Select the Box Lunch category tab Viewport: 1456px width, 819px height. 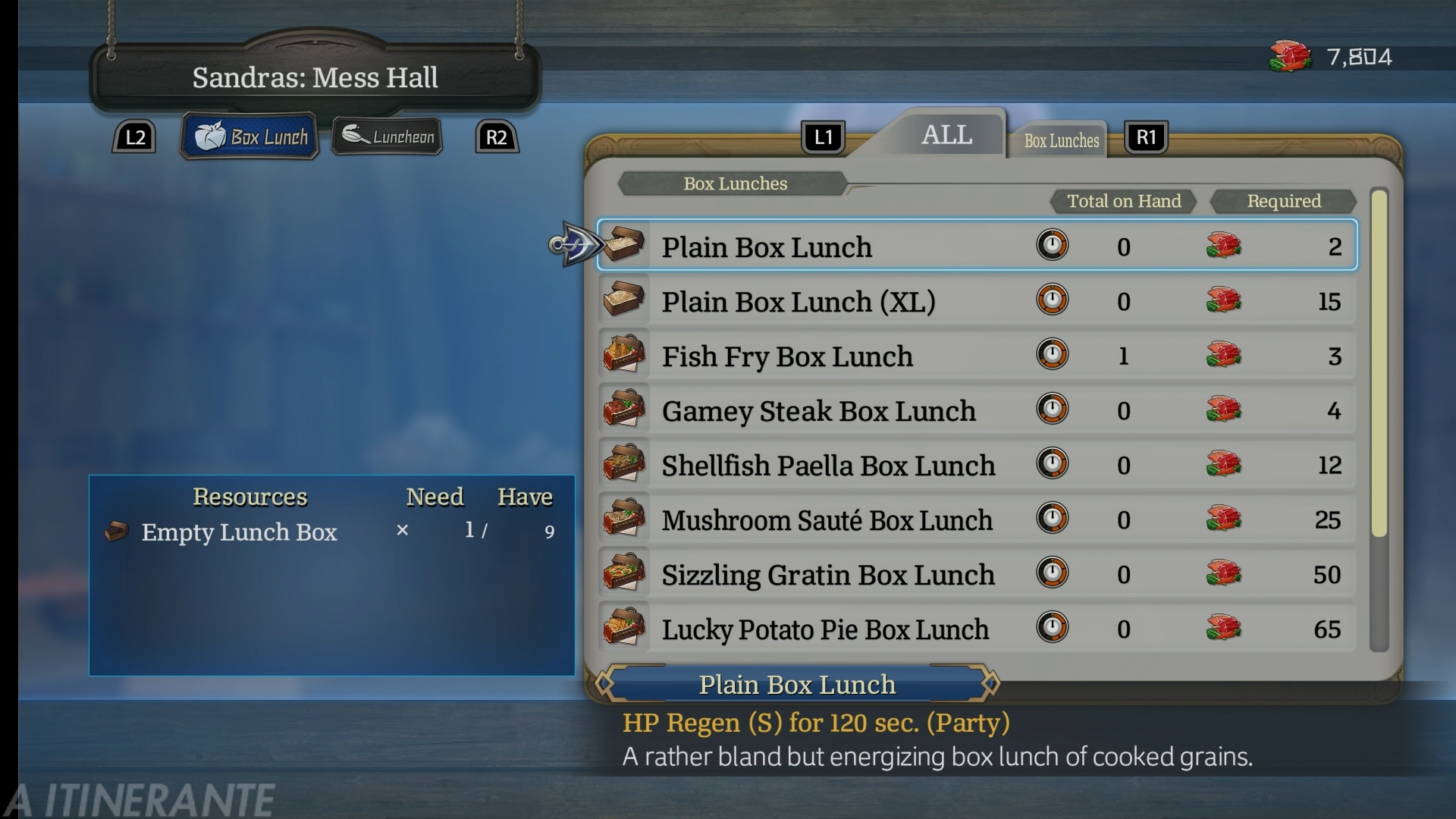pyautogui.click(x=250, y=136)
